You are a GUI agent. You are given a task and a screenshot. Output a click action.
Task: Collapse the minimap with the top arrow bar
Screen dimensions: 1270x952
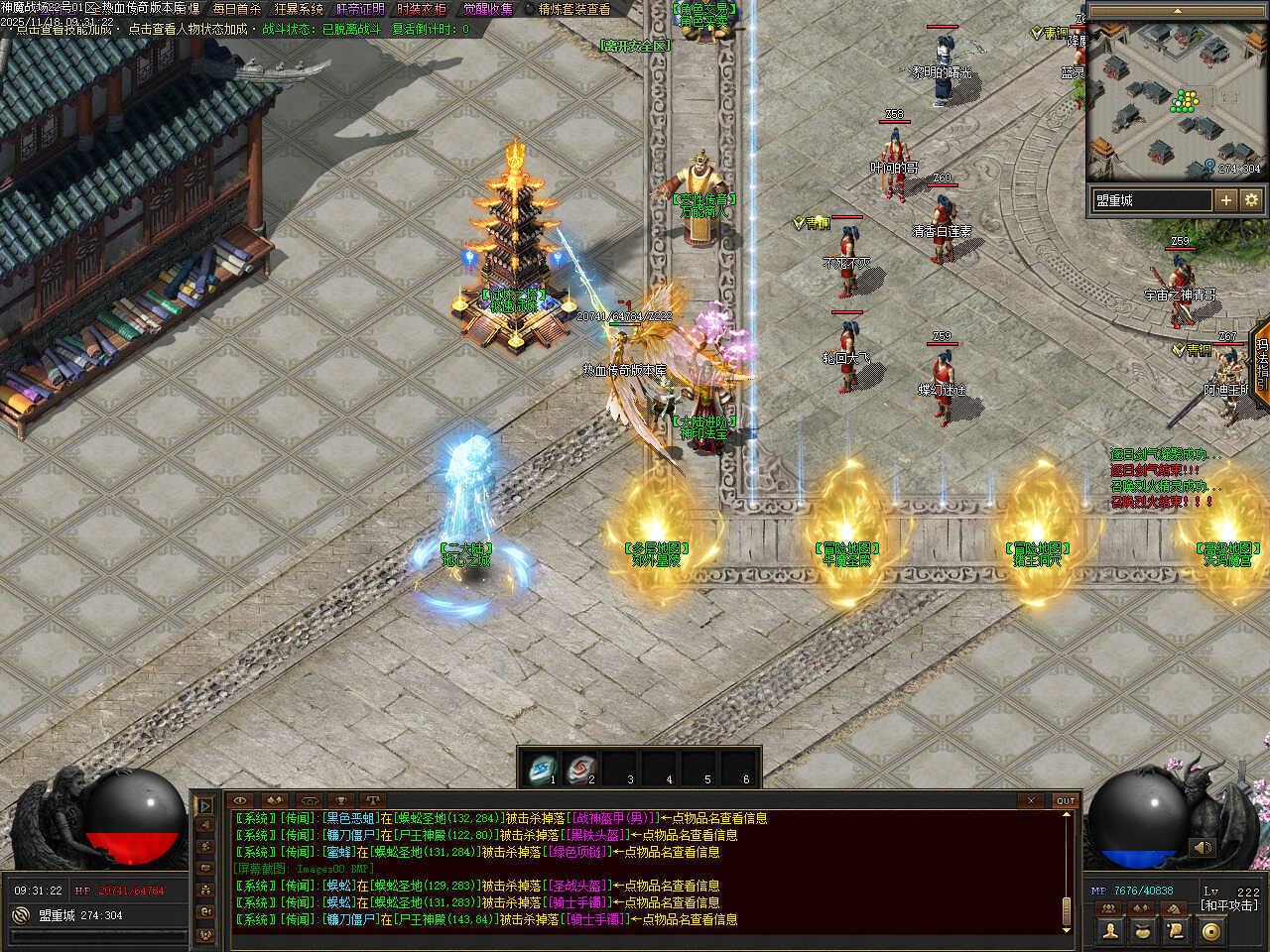pyautogui.click(x=1177, y=11)
